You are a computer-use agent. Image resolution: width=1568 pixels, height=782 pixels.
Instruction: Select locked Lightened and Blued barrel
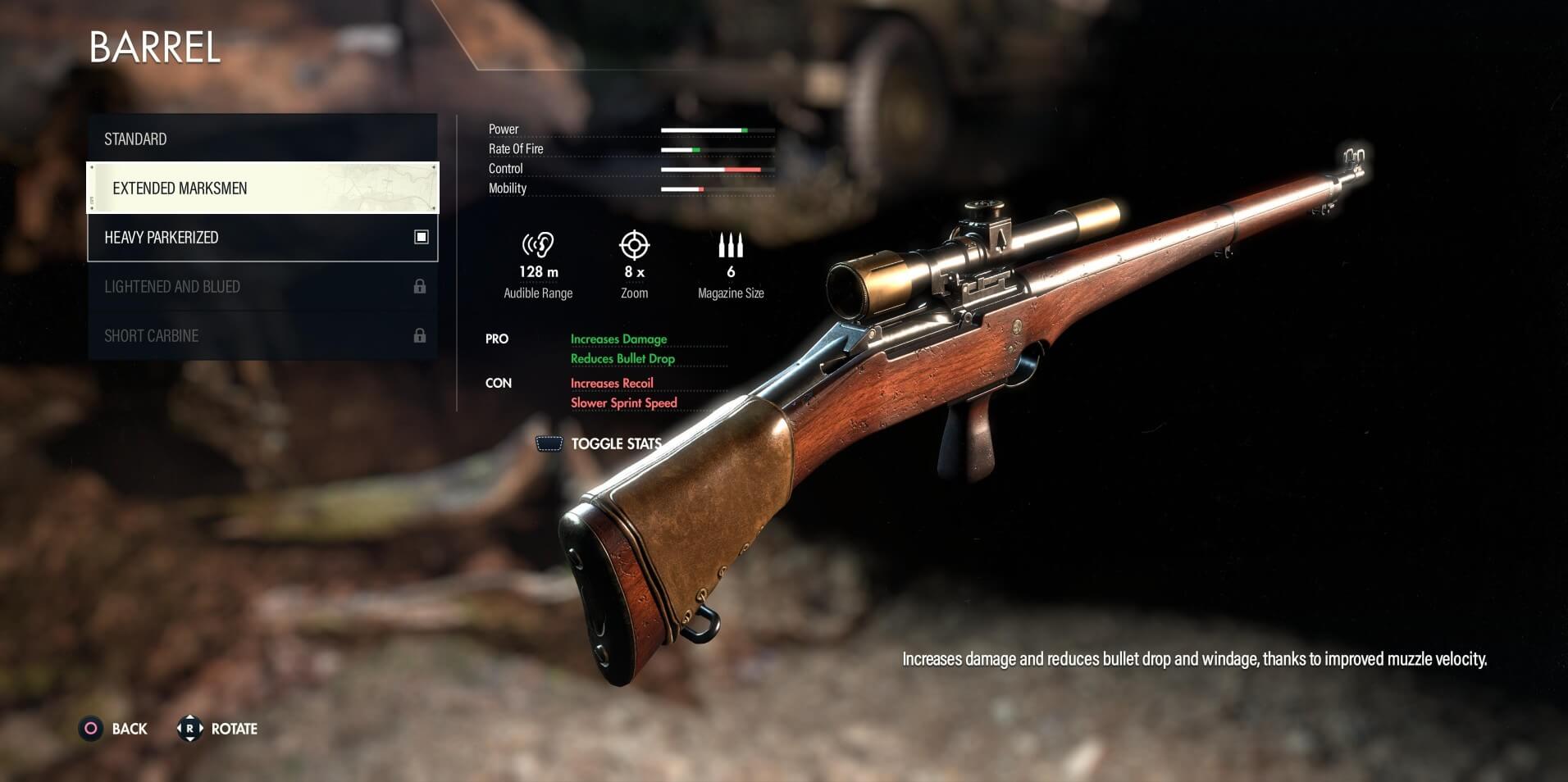coord(262,286)
